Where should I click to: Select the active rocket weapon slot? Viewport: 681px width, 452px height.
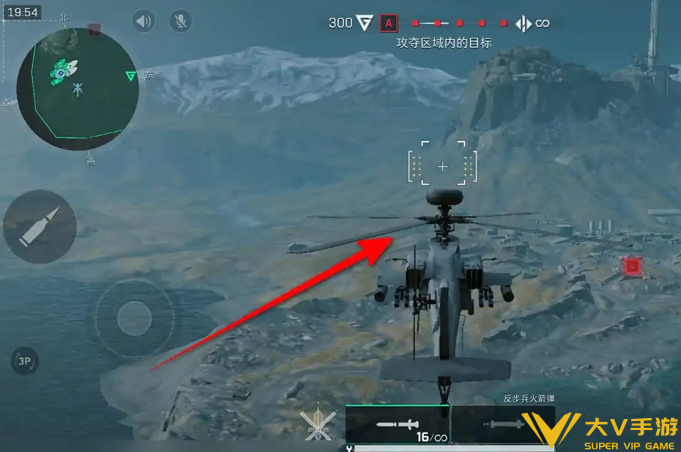point(397,424)
